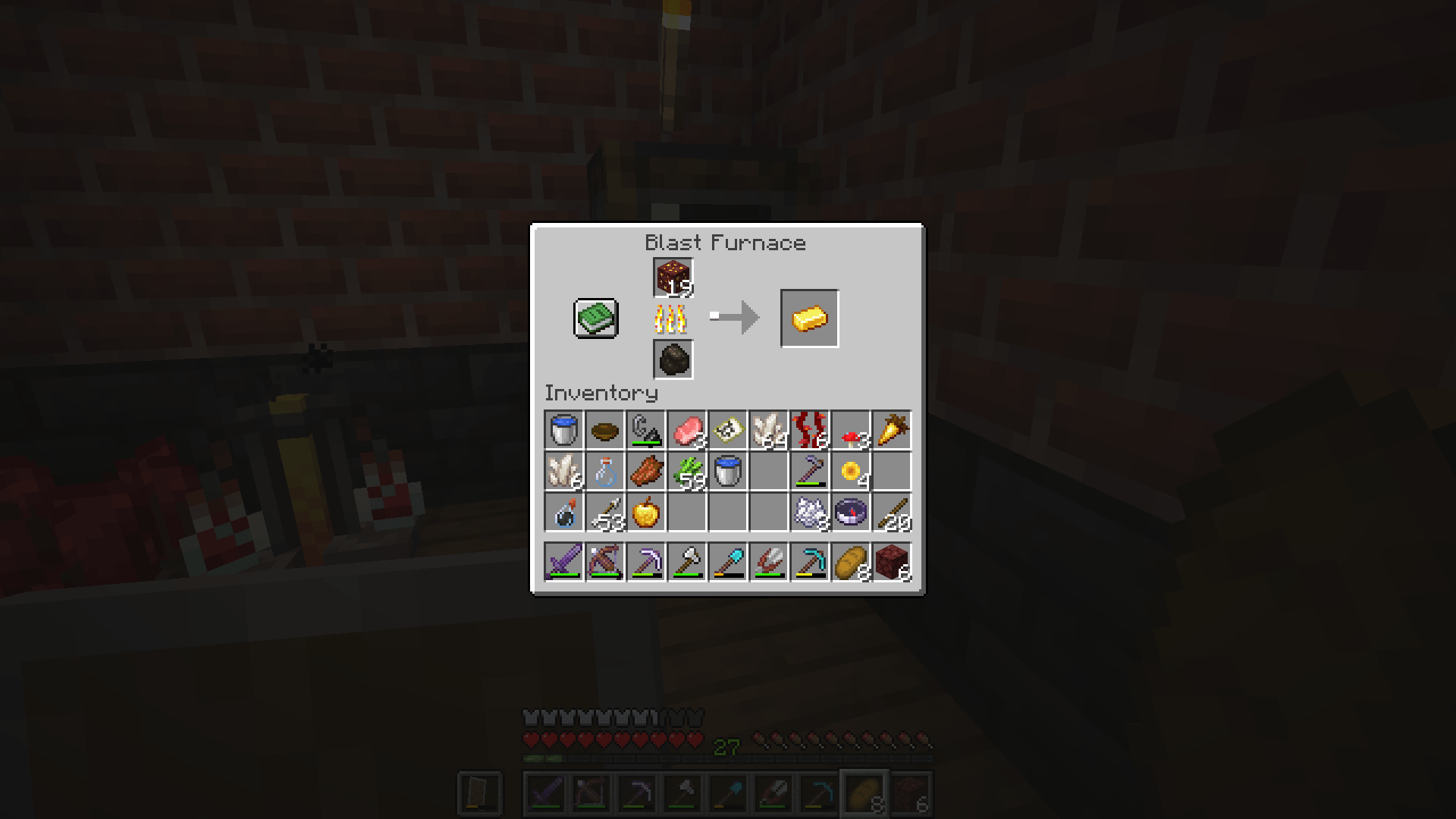Pick up the nether gold ore from the smelting slot
The height and width of the screenshot is (819, 1456).
(672, 275)
